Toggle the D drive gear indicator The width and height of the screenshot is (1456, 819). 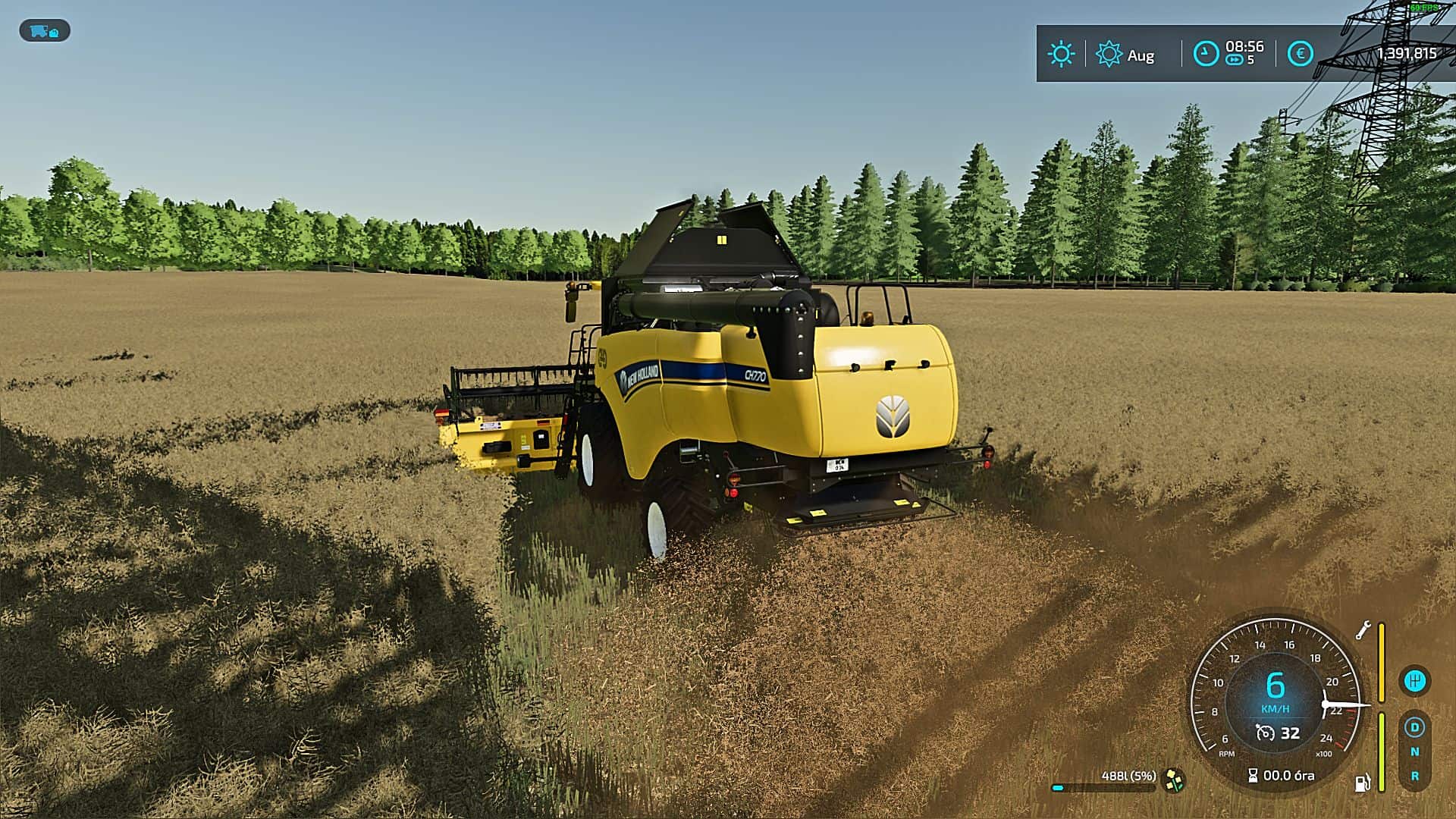(x=1415, y=727)
